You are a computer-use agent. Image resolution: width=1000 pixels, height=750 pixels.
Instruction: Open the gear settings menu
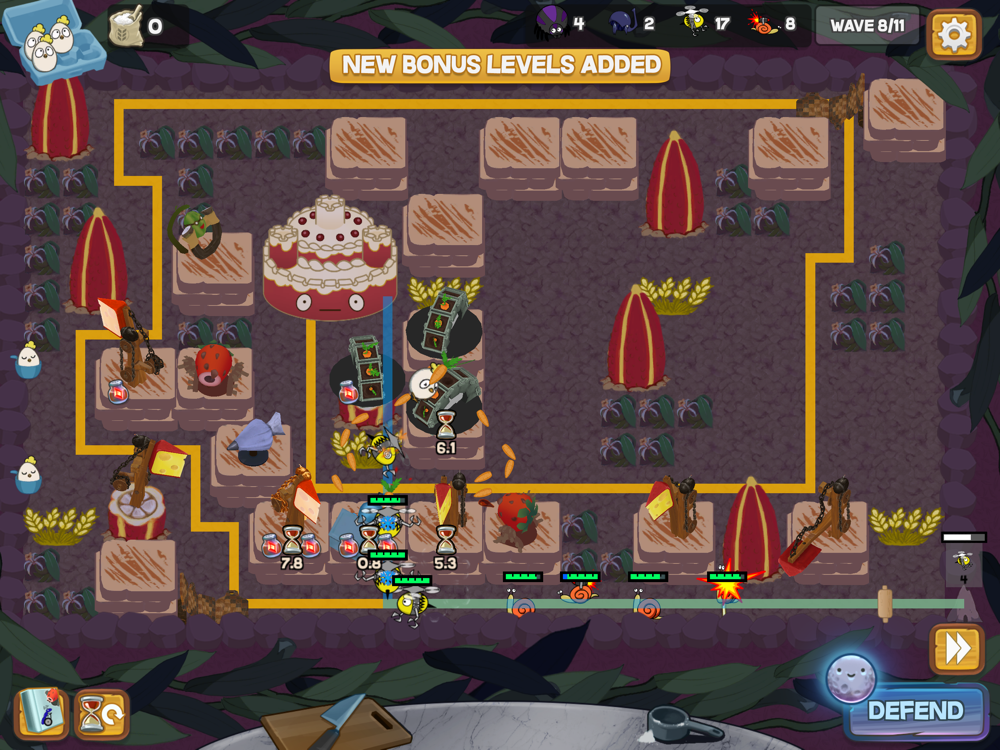click(x=953, y=35)
